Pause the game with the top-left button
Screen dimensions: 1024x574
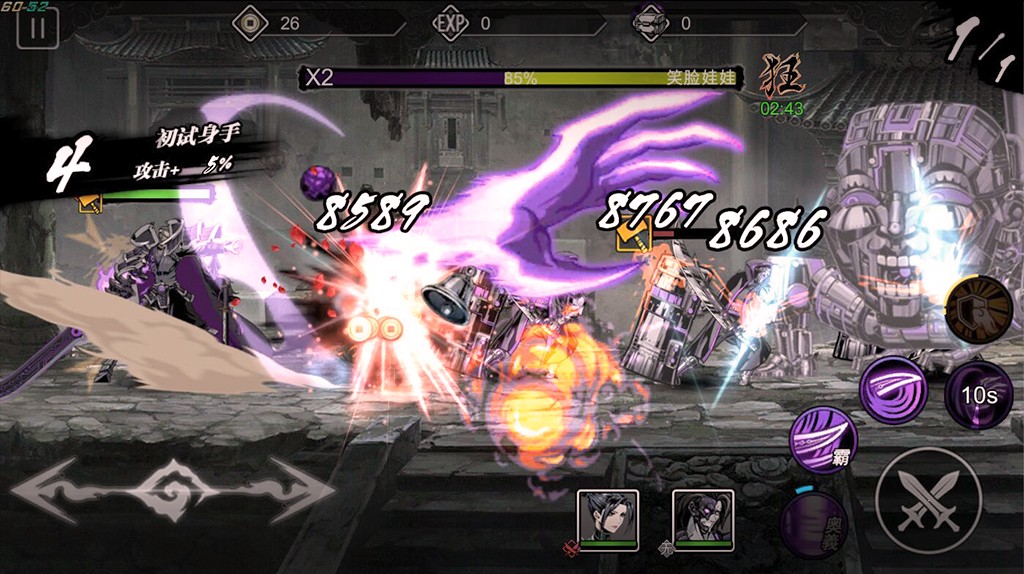37,28
